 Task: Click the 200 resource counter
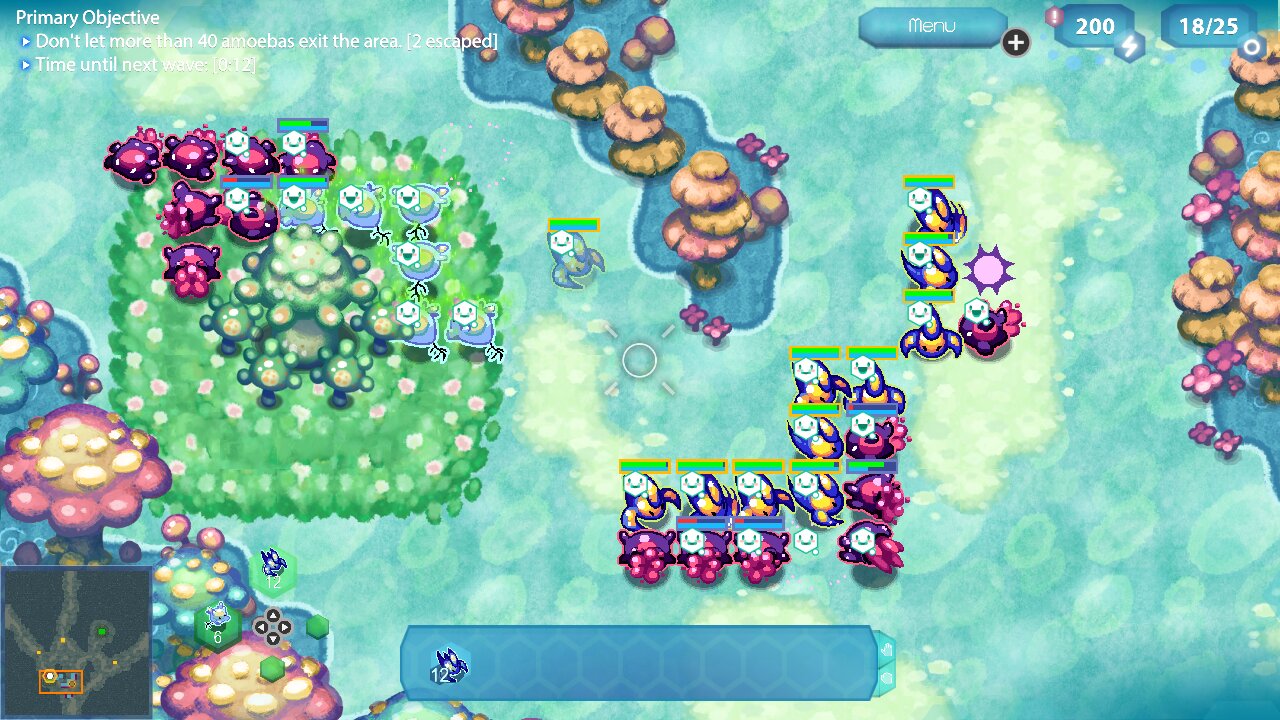1095,26
